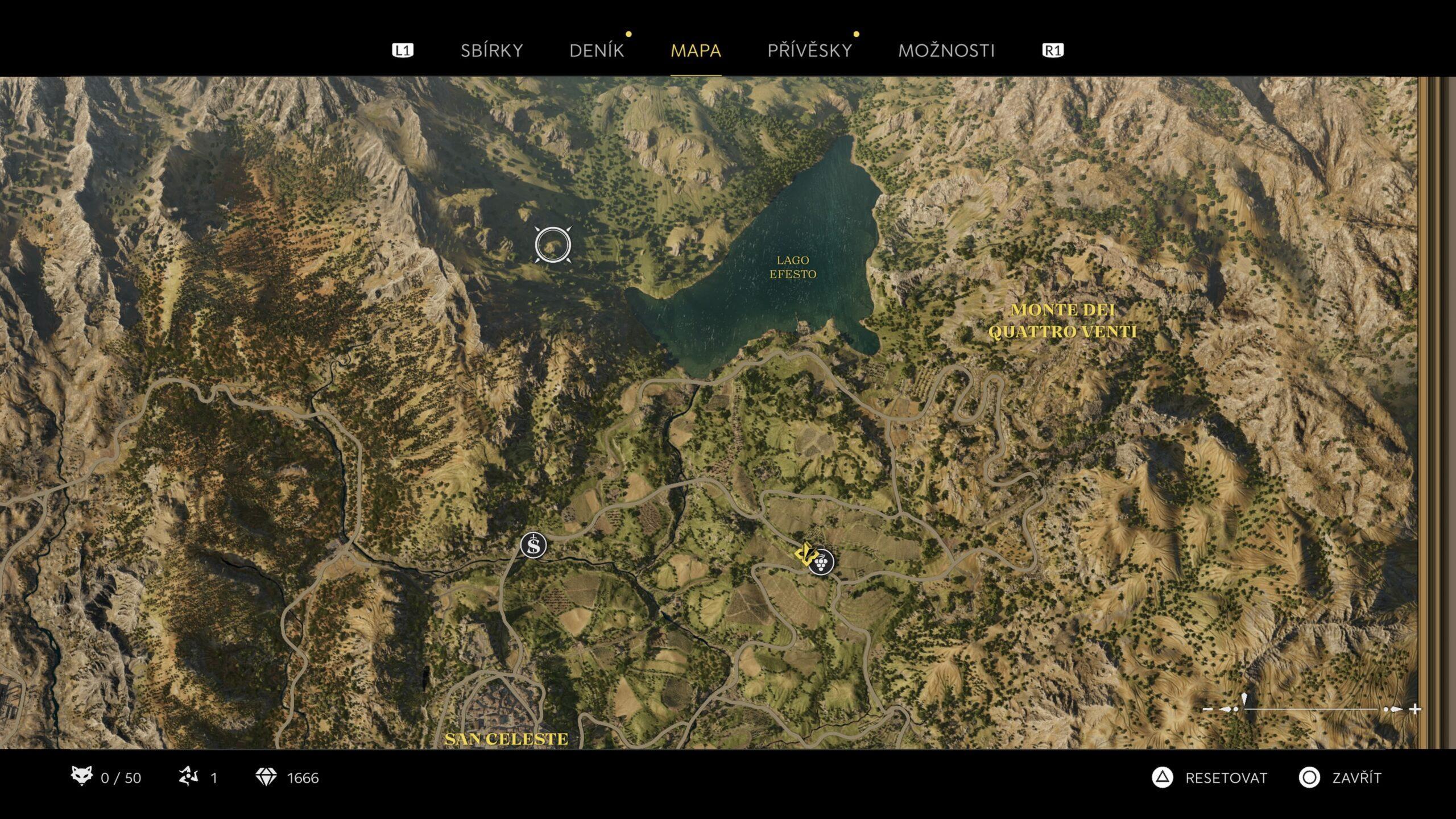Open the Možnosti tab
The width and height of the screenshot is (1456, 819).
[x=946, y=51]
